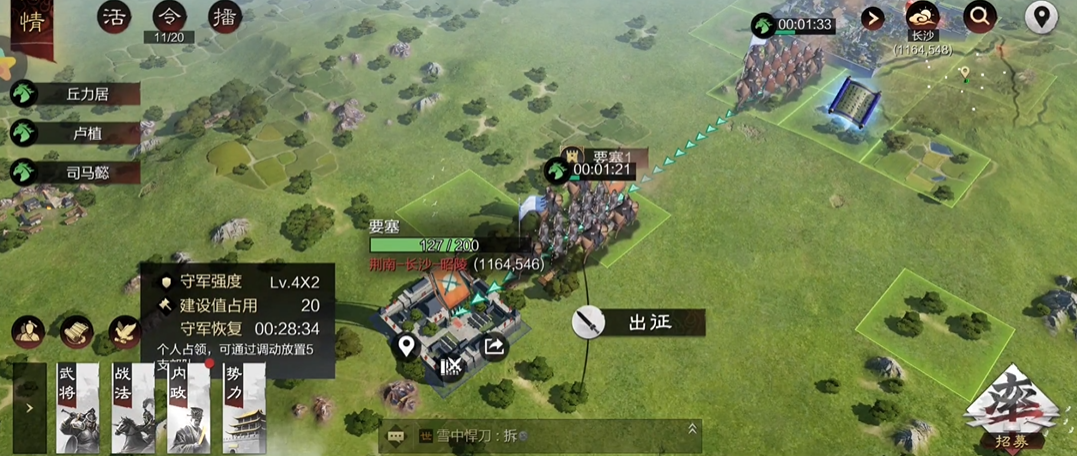Image resolution: width=1077 pixels, height=456 pixels.
Task: Open the chat message bar
Action: pyautogui.click(x=540, y=435)
